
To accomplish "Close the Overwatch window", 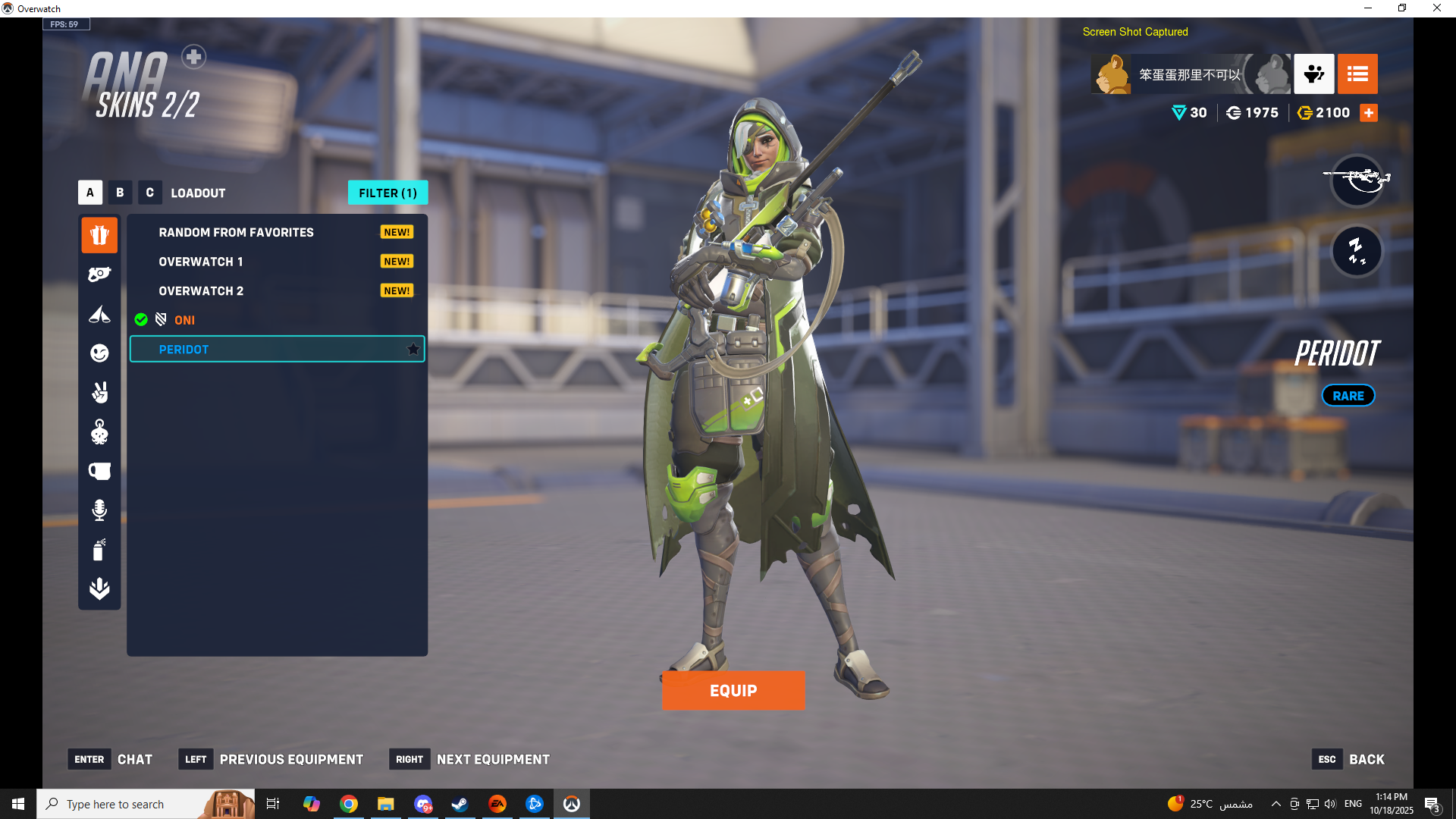I will 1437,8.
